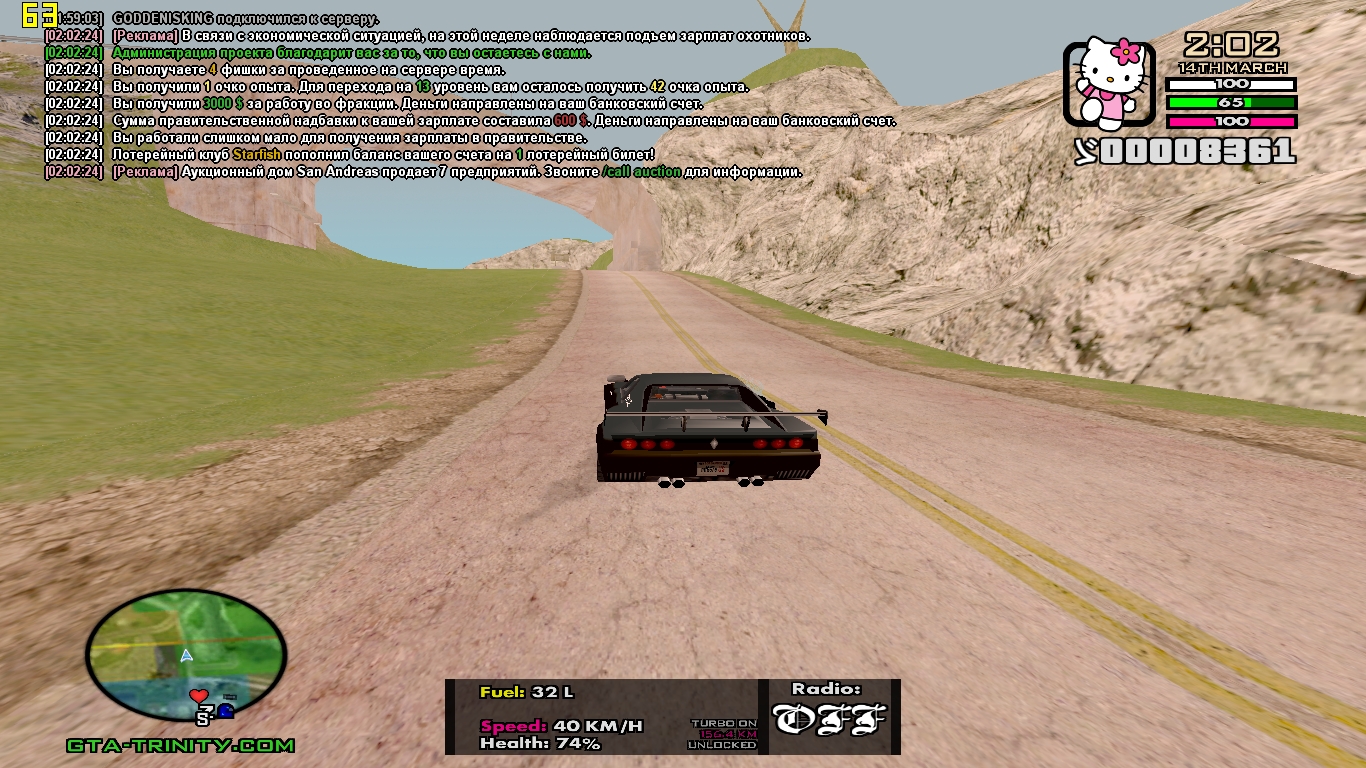Click the player arrow on the minimap
The height and width of the screenshot is (768, 1366).
pyautogui.click(x=186, y=656)
